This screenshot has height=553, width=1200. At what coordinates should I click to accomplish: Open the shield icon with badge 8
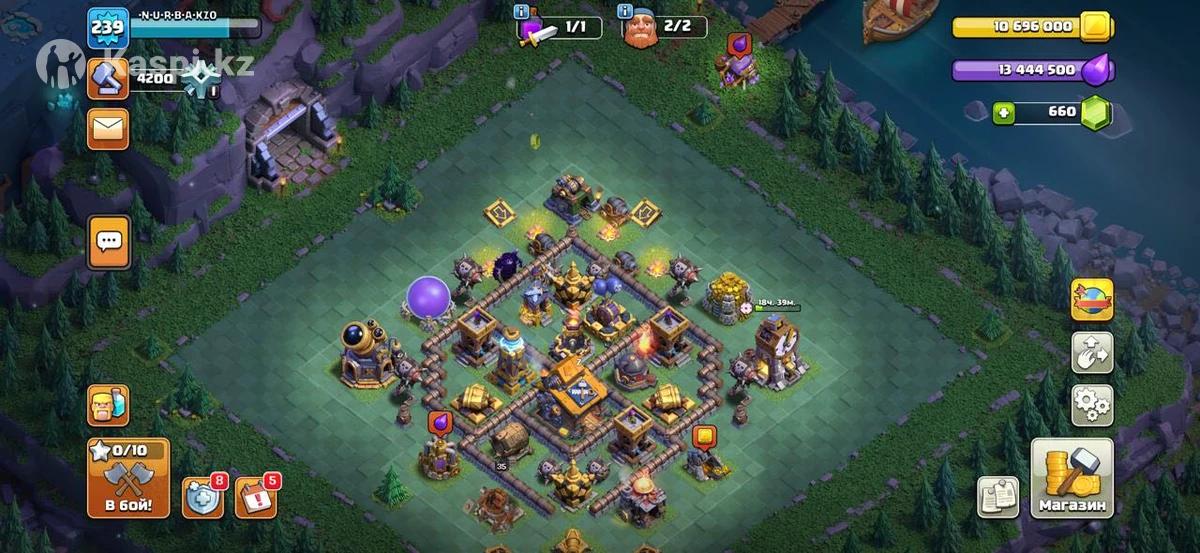tap(201, 497)
